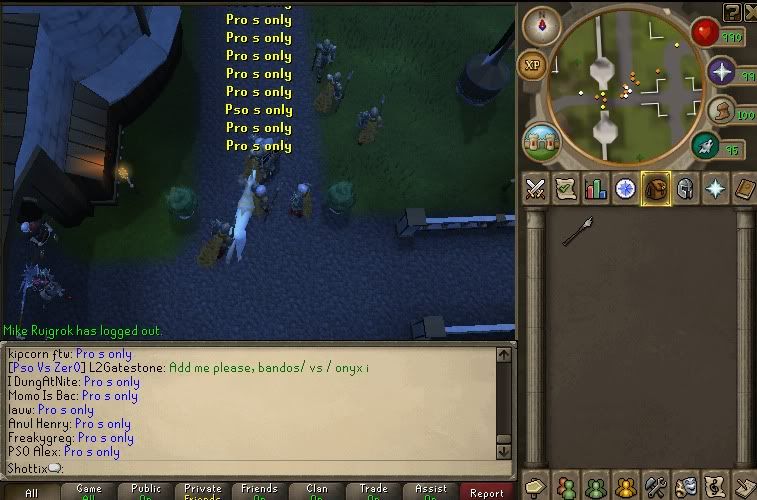Open the help question mark button
Viewport: 757px width, 500px height.
click(x=732, y=11)
